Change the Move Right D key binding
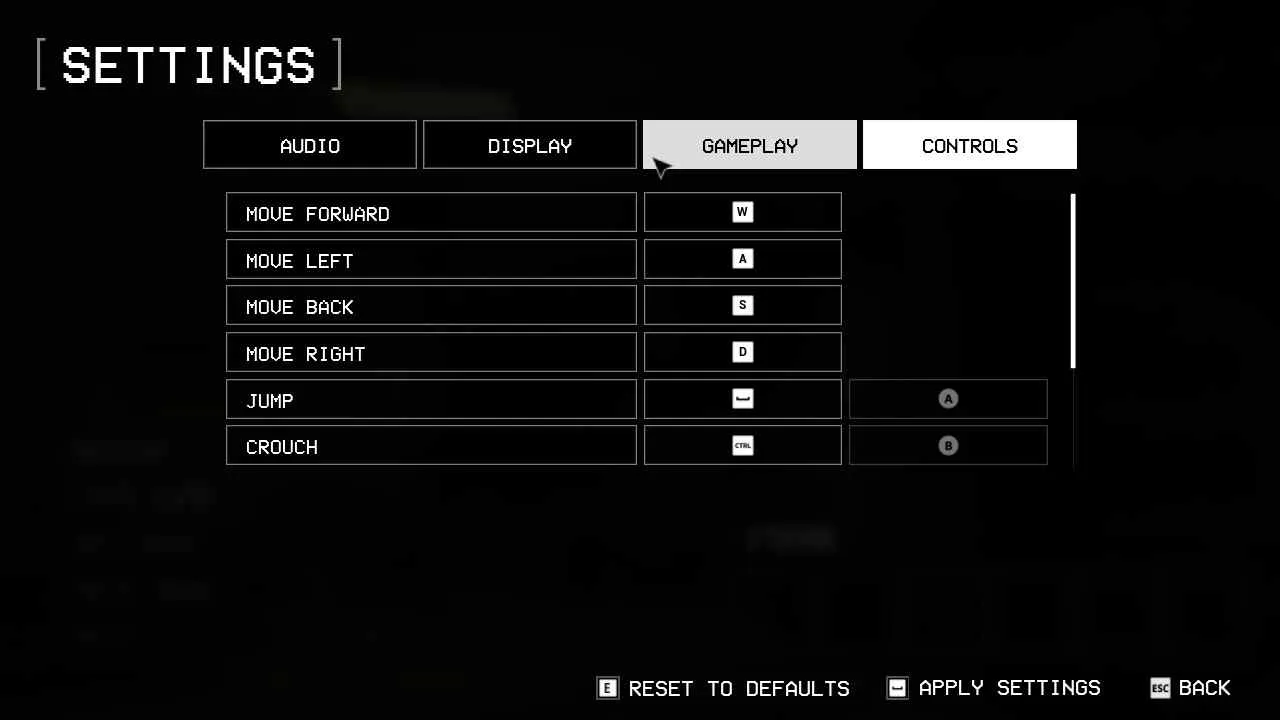Screen dimensions: 1280x720 click(743, 352)
